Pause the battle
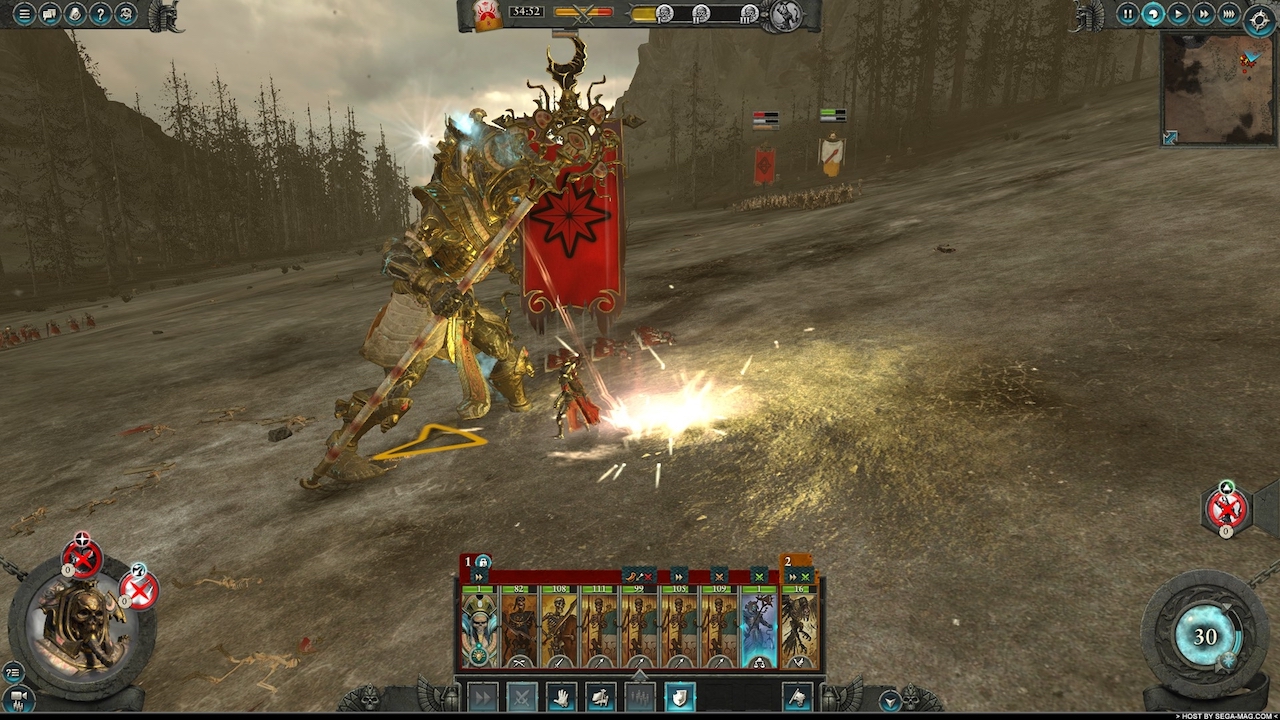The image size is (1280, 720). click(1127, 14)
